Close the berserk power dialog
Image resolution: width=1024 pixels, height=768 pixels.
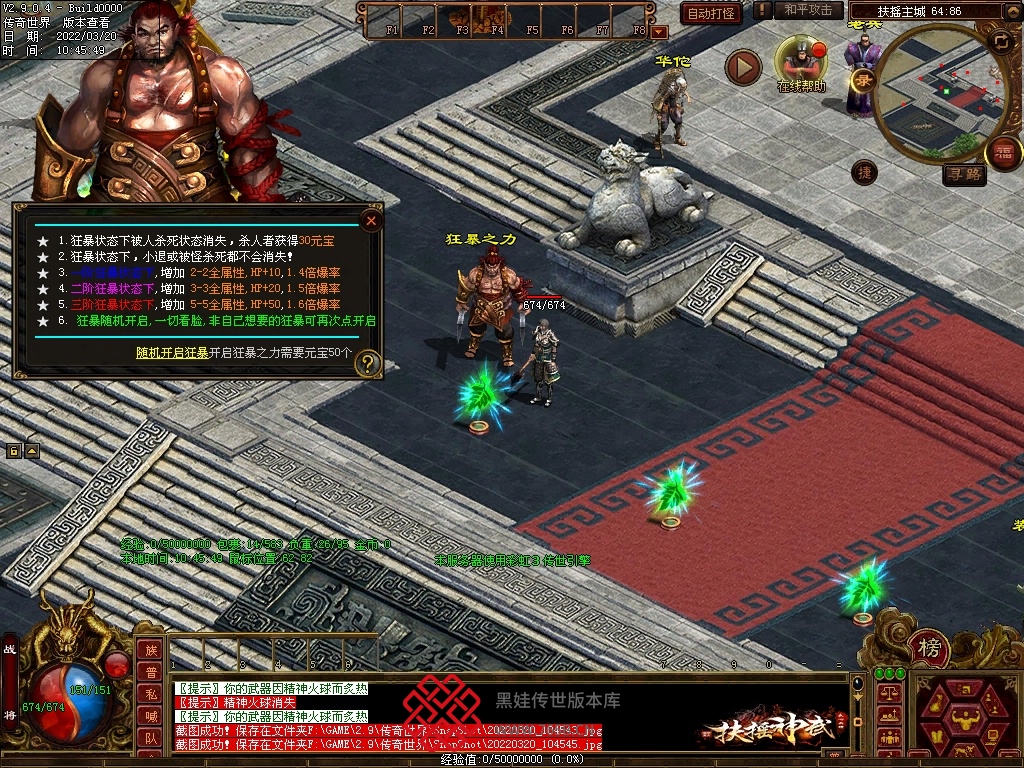(x=371, y=220)
